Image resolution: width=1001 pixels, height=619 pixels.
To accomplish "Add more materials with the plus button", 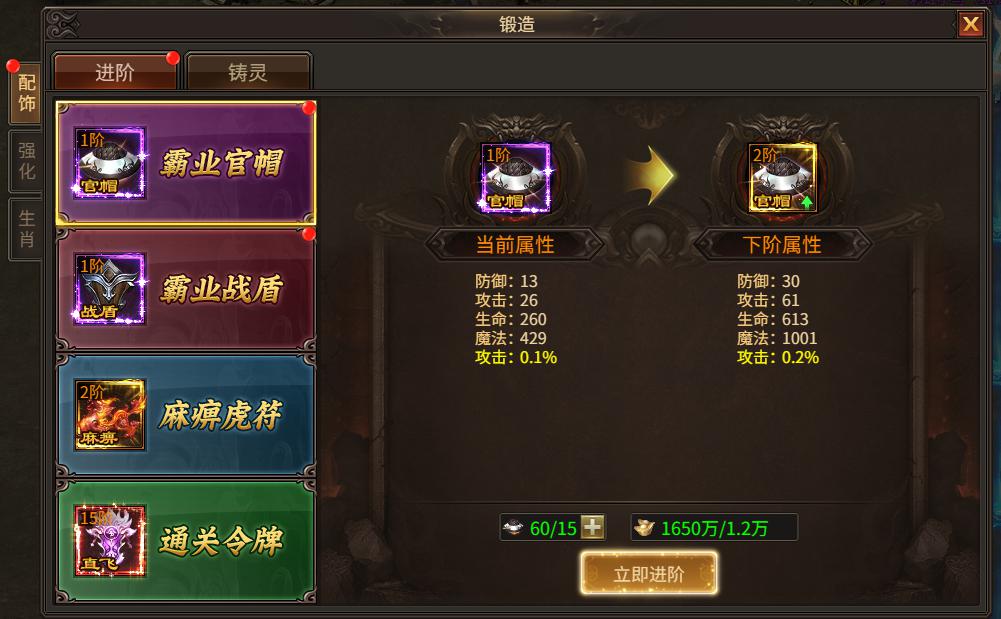I will click(593, 527).
